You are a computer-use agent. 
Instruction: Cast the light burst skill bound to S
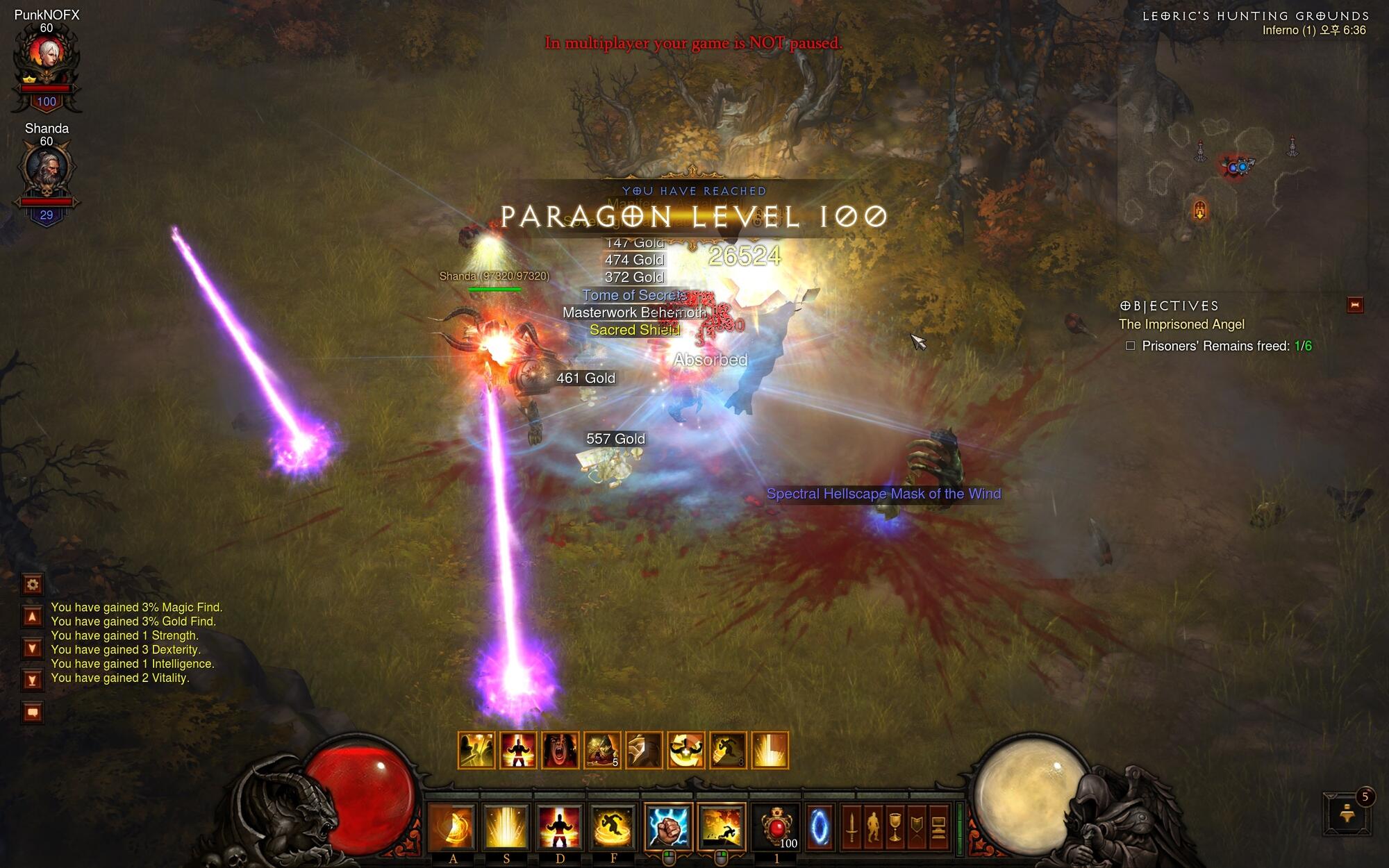(x=506, y=826)
